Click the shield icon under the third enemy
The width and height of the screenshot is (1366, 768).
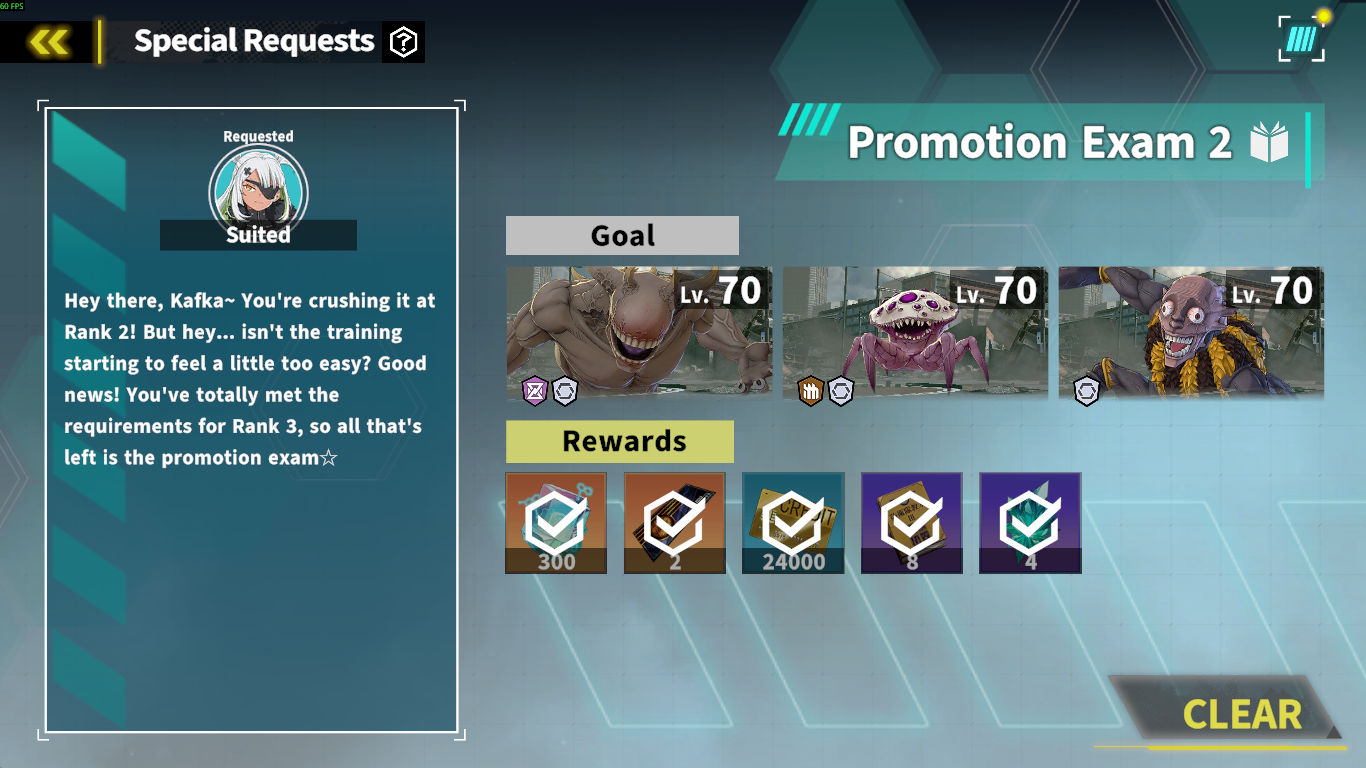pyautogui.click(x=1086, y=390)
